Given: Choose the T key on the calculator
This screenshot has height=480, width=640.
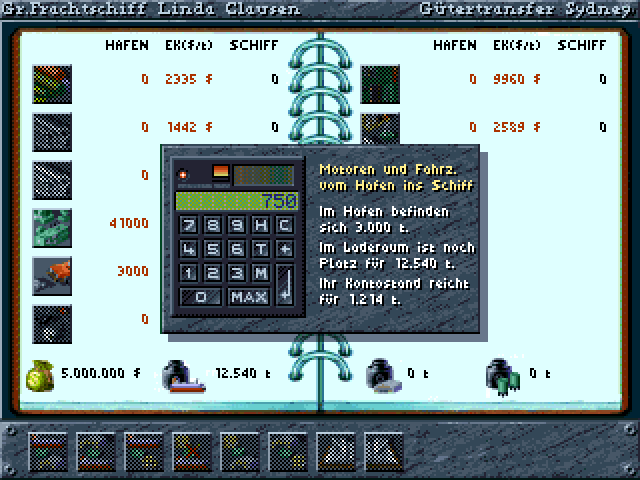Looking at the screenshot, I should pyautogui.click(x=260, y=248).
